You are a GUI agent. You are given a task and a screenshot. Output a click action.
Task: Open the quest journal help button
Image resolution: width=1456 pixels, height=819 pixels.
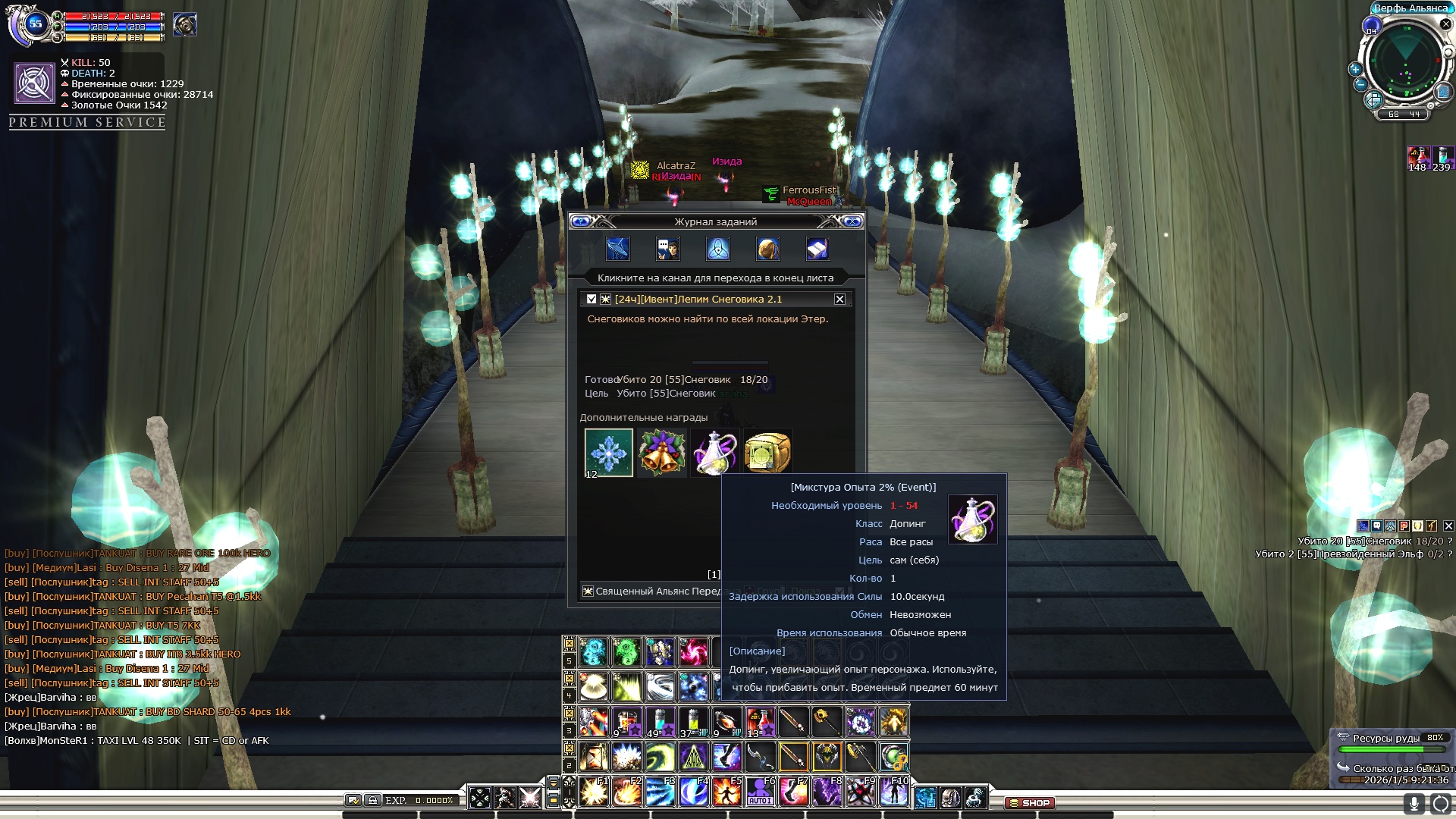tap(581, 221)
